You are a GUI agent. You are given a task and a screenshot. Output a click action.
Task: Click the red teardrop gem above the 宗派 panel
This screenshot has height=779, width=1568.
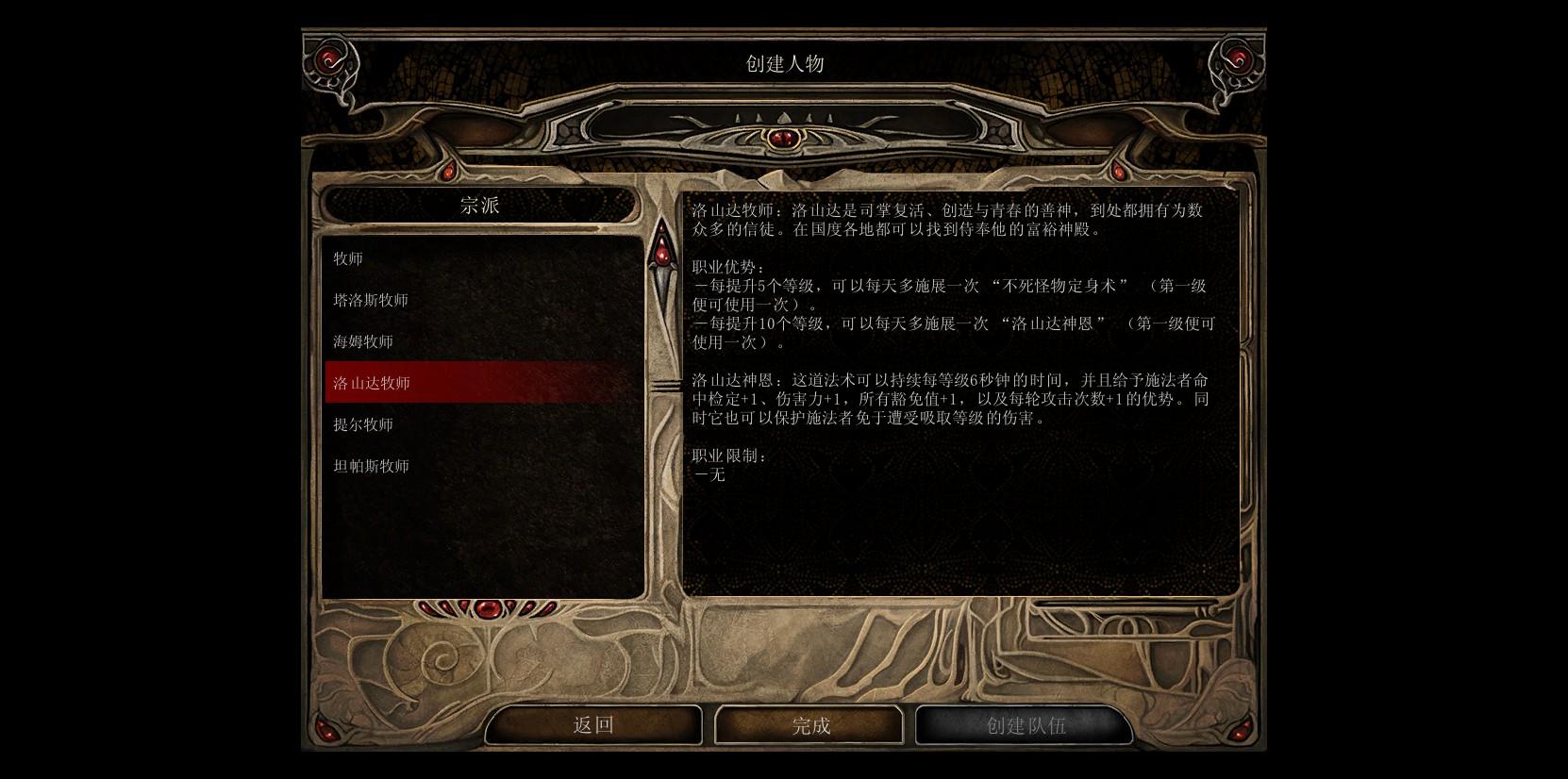tap(449, 170)
